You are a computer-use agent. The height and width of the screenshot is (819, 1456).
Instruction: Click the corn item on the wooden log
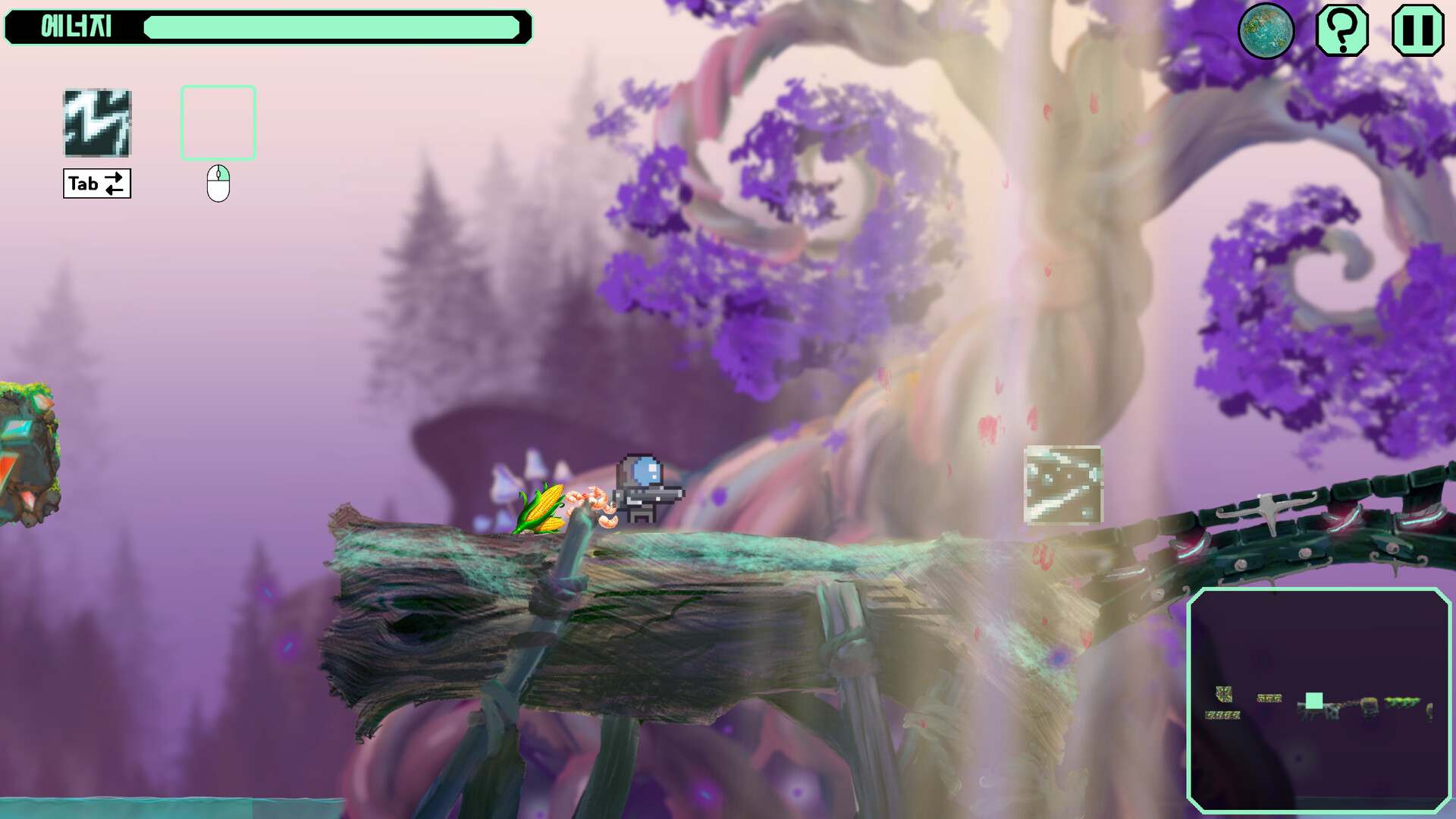pyautogui.click(x=543, y=507)
